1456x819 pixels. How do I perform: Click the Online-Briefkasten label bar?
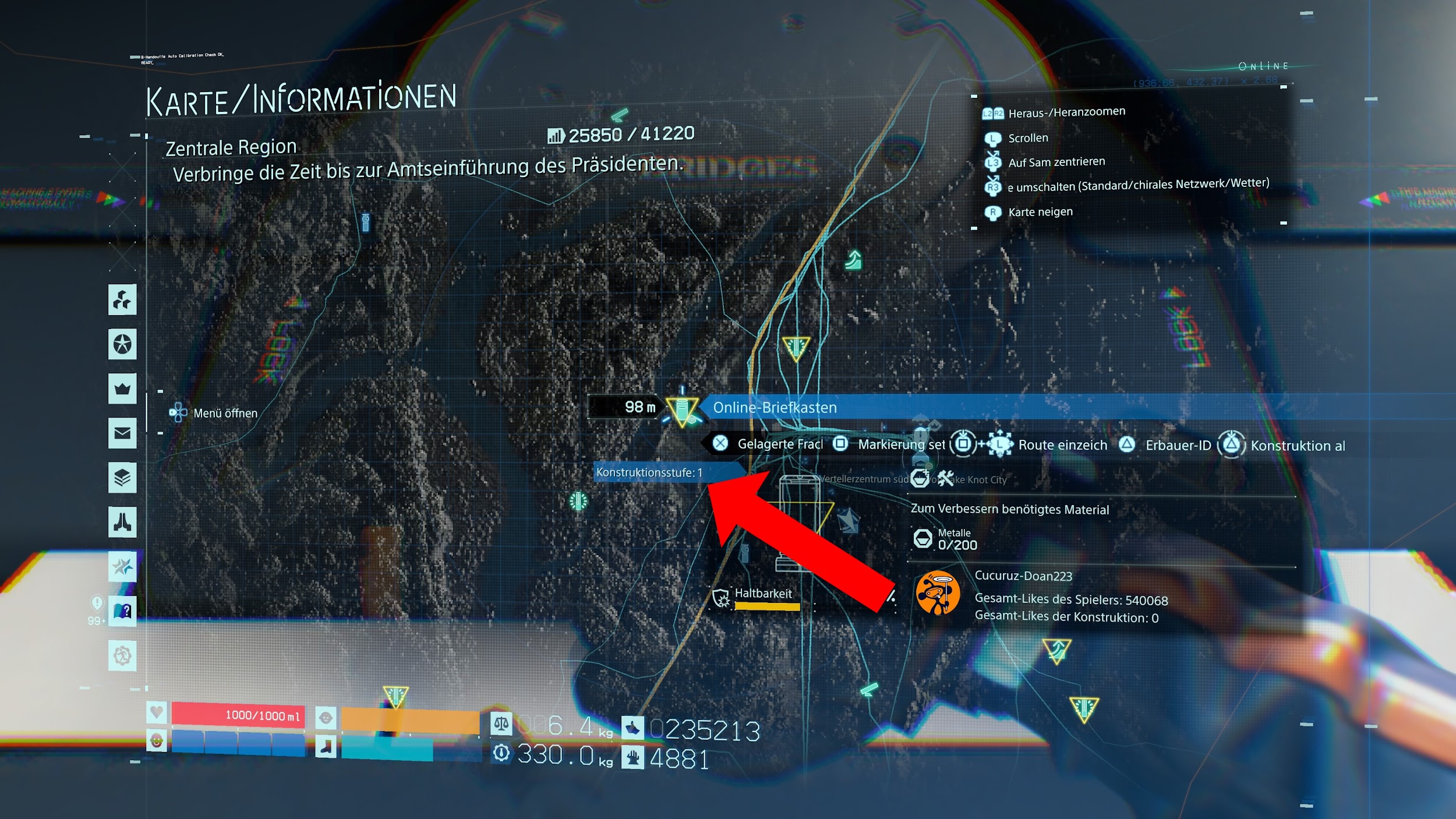874,407
